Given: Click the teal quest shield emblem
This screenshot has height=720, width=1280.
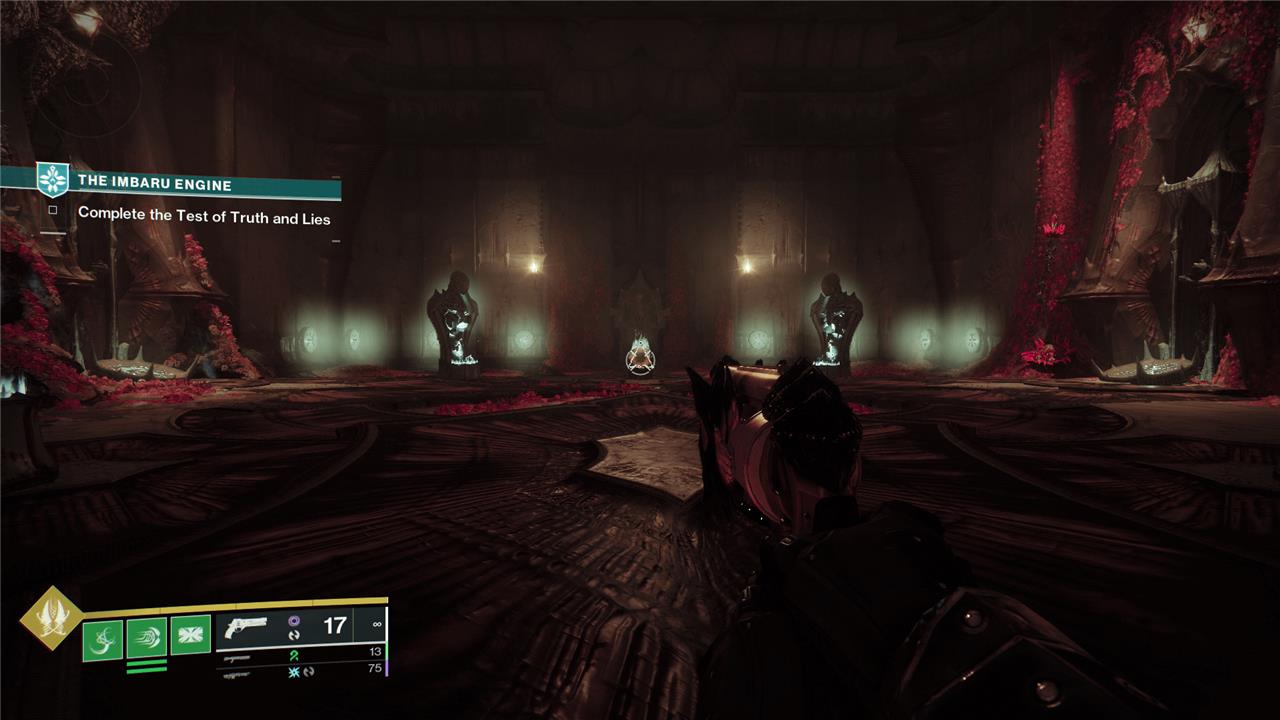Looking at the screenshot, I should tap(51, 179).
